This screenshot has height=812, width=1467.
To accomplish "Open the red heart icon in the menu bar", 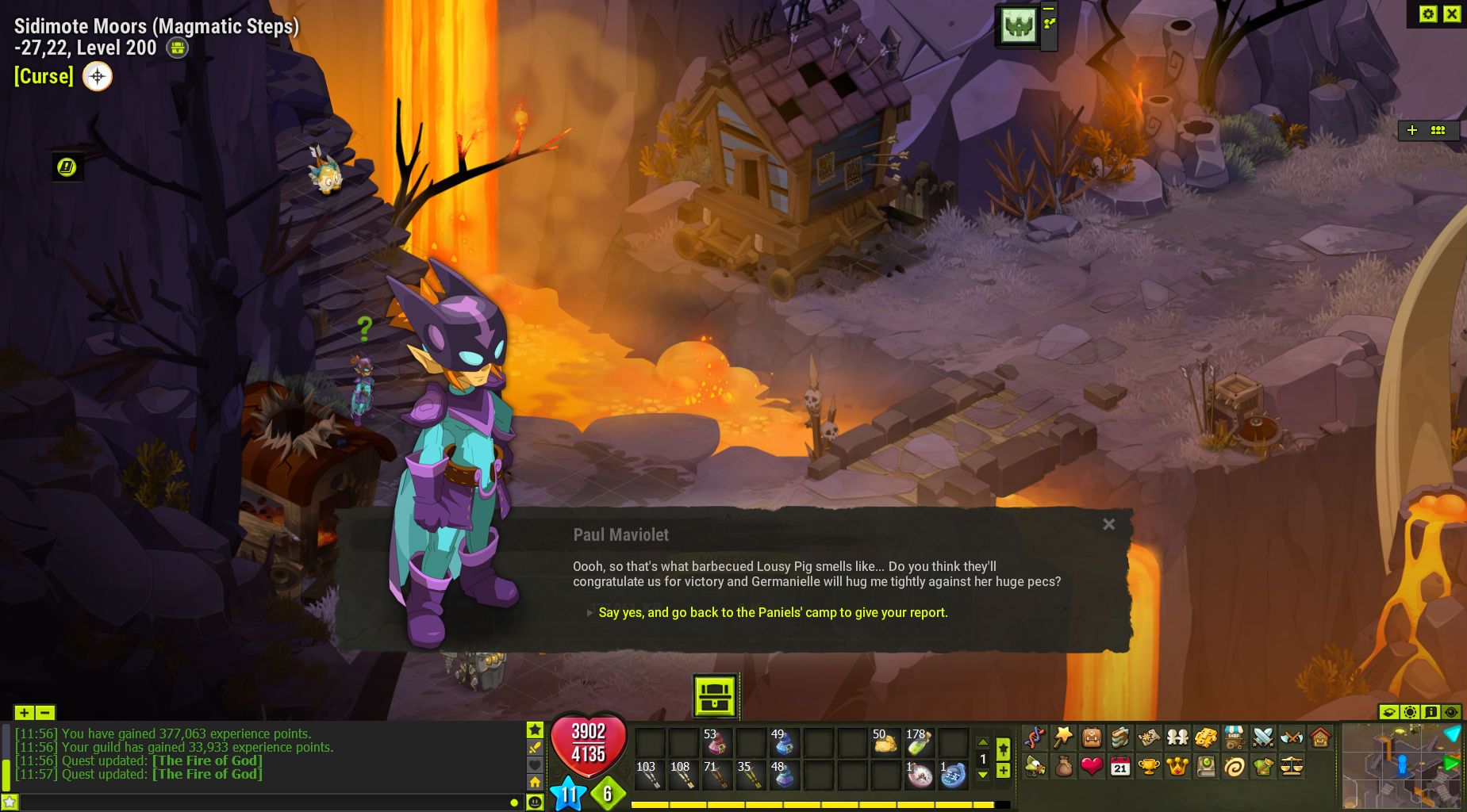I will [x=1092, y=766].
